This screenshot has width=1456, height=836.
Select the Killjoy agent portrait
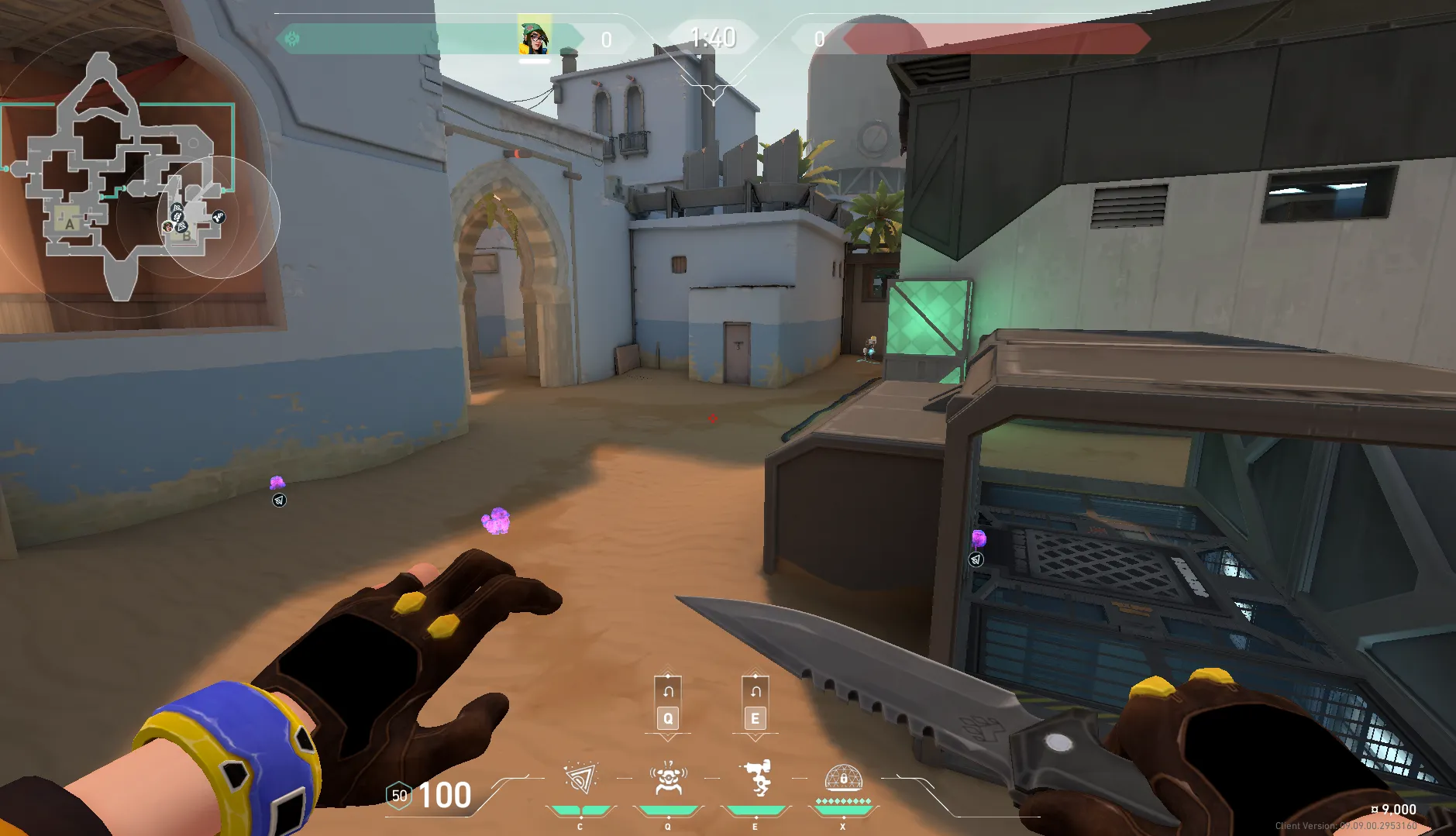click(x=534, y=38)
